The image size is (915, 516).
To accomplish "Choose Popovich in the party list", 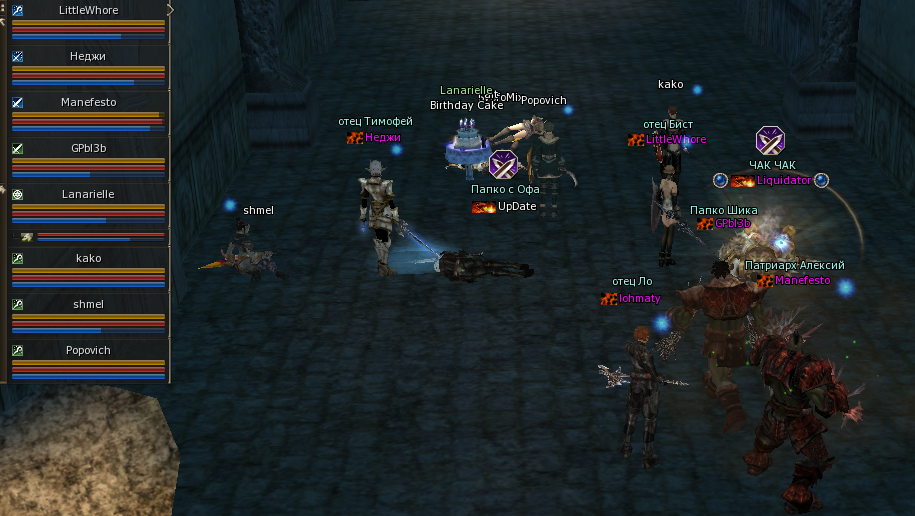I will (x=88, y=351).
